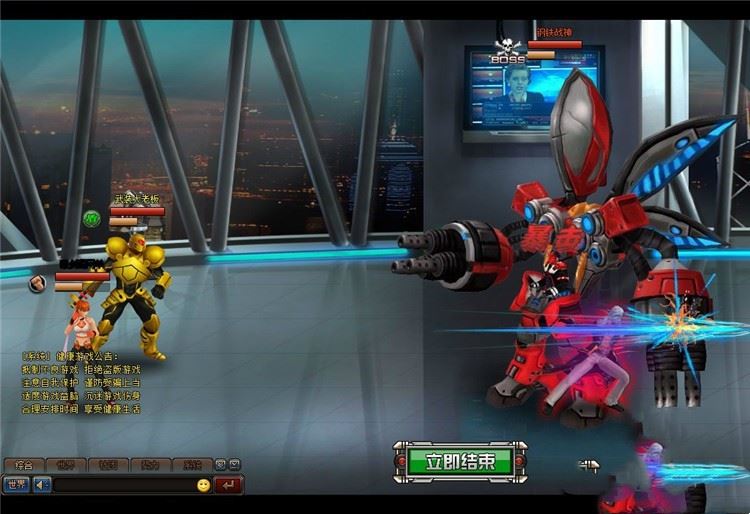
Task: Open the yellow smiley emoji picker
Action: (x=203, y=485)
